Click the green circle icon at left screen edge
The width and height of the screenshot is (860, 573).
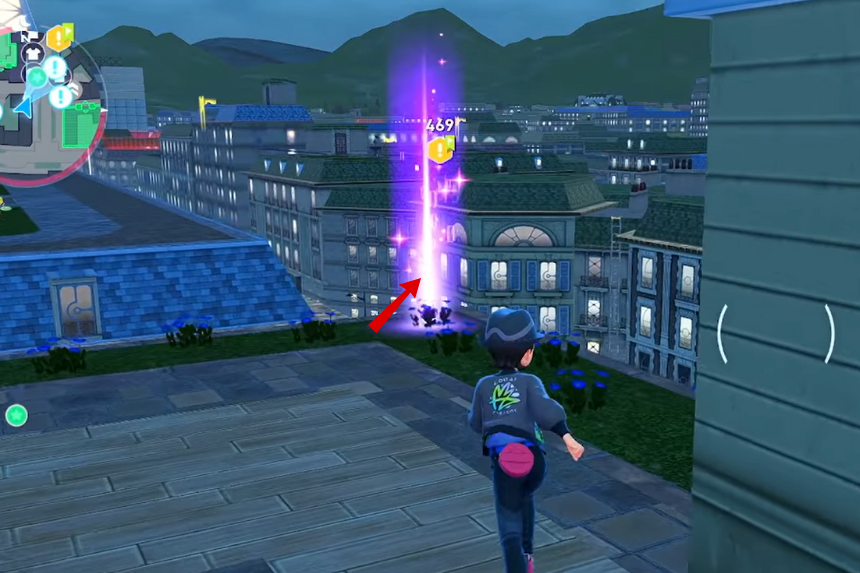15,414
